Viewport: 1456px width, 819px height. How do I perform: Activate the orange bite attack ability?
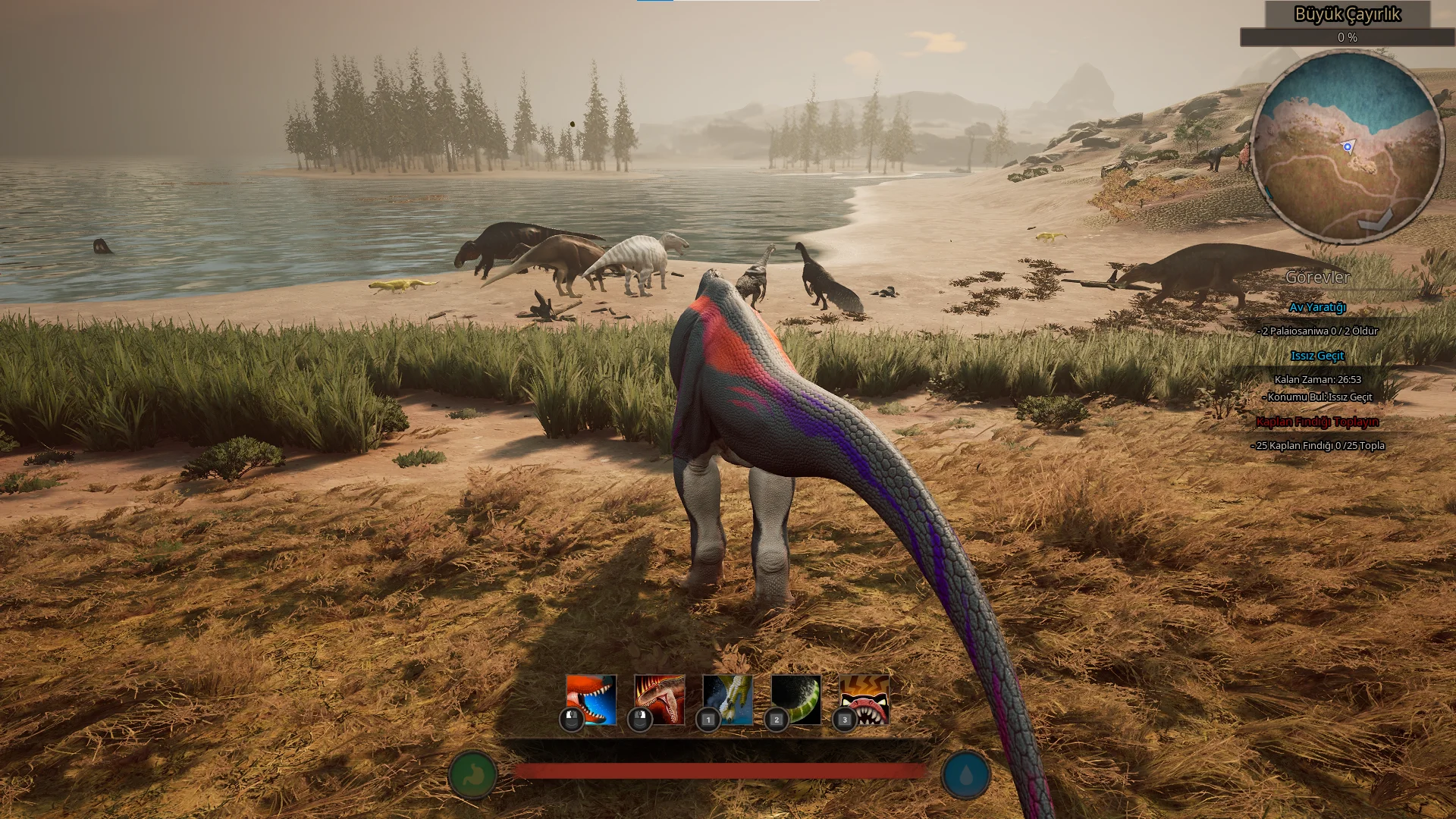[x=591, y=699]
